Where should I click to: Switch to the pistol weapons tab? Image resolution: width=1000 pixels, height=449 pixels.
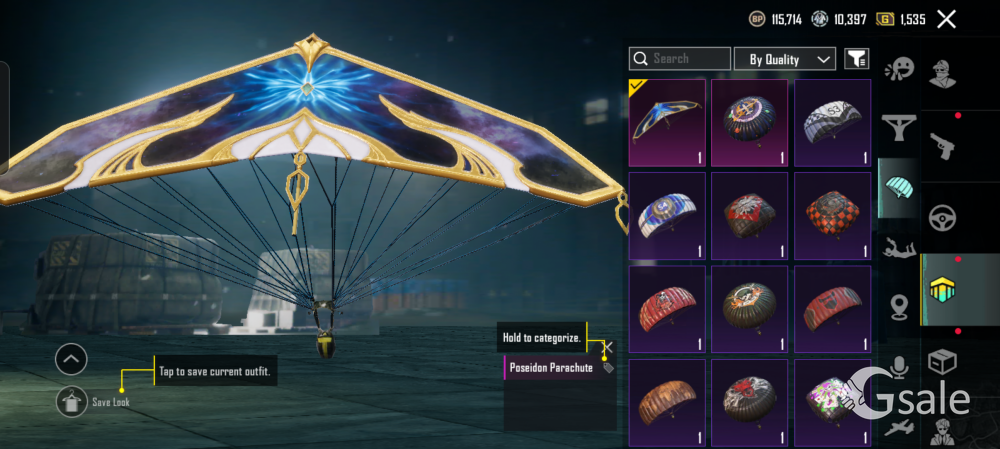tap(941, 146)
